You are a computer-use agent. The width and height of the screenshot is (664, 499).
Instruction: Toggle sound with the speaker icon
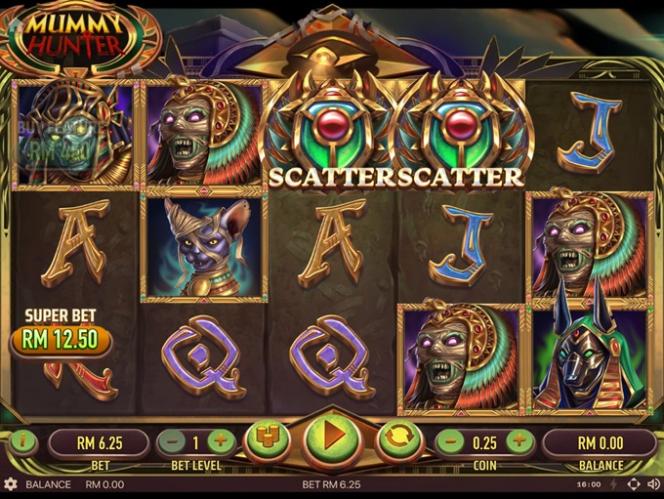(652, 485)
